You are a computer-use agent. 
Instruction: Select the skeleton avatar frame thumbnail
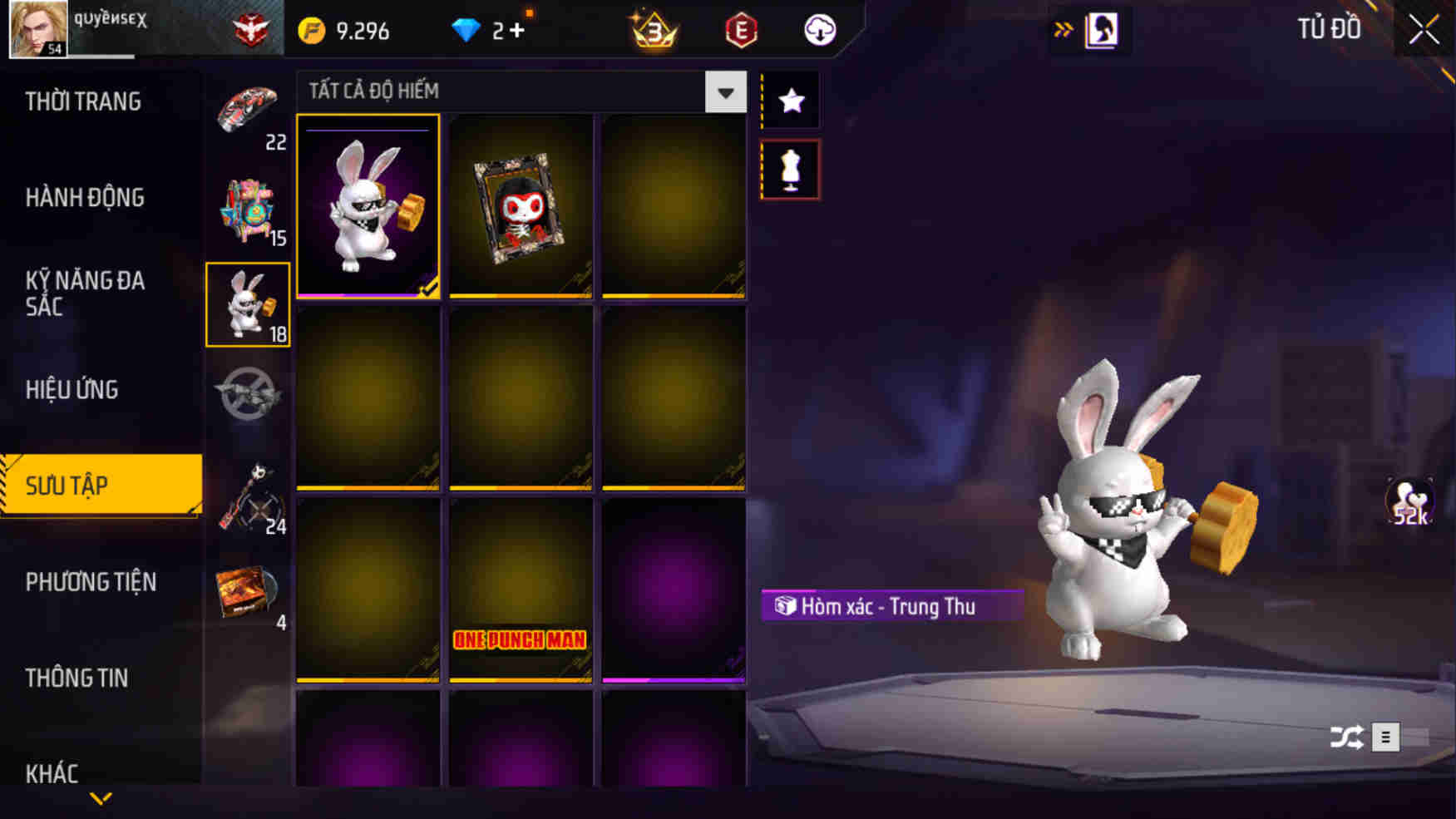point(521,207)
